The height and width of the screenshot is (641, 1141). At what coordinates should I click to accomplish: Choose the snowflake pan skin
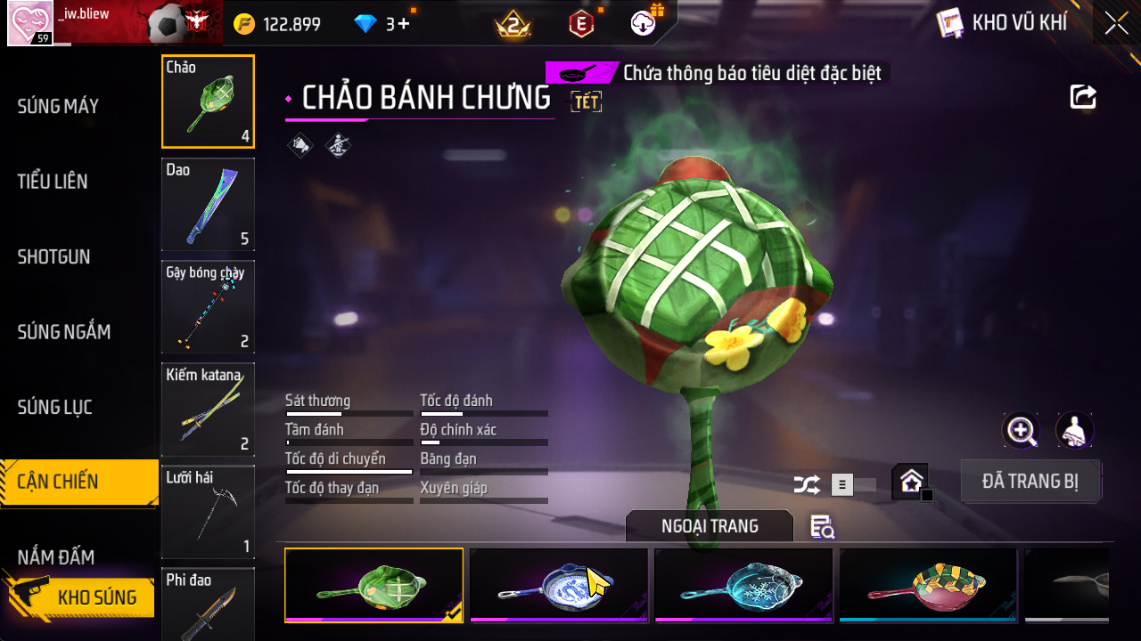tap(743, 585)
